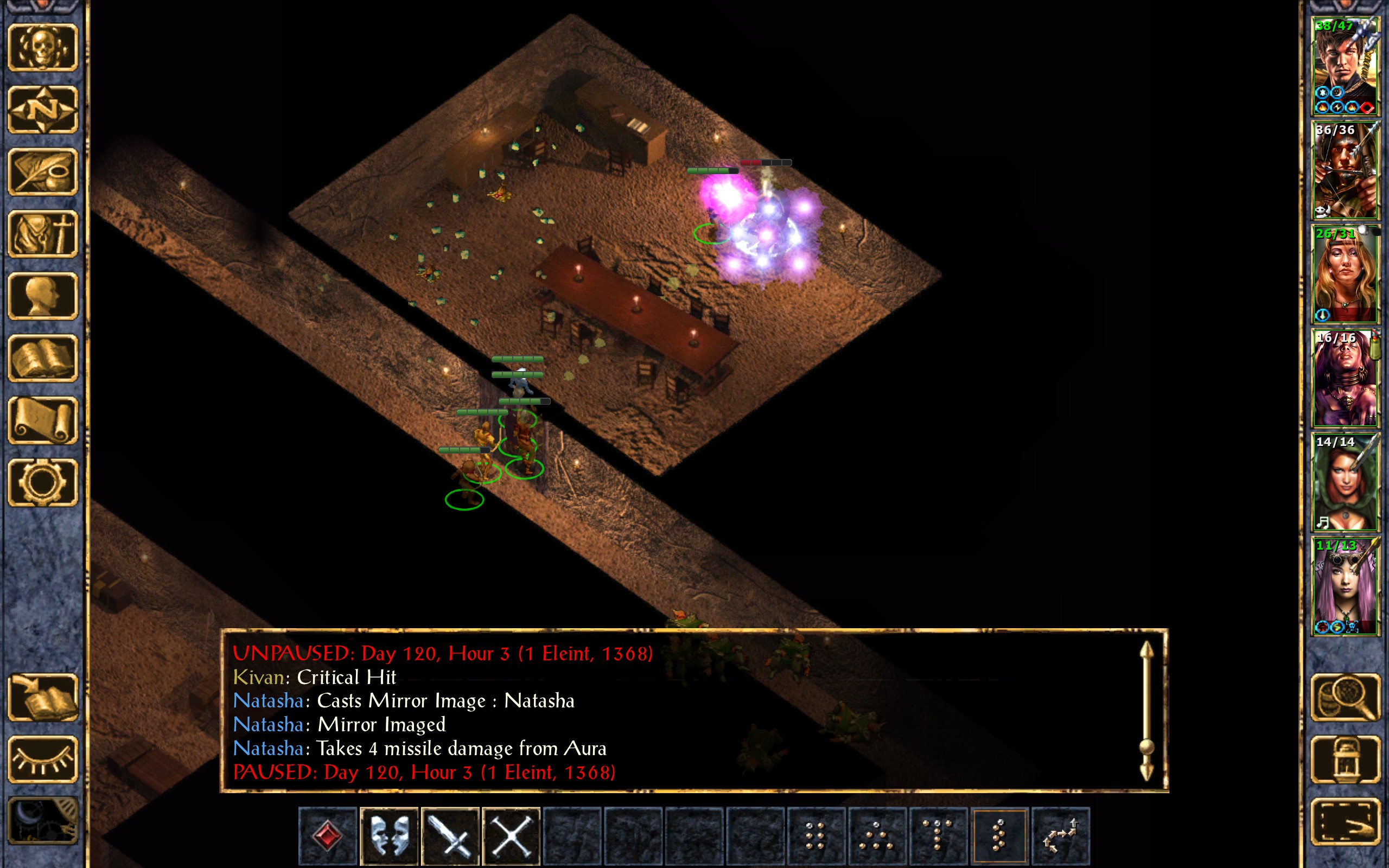Screen dimensions: 1389x868
Task: Show the character record head icon
Action: tap(42, 296)
